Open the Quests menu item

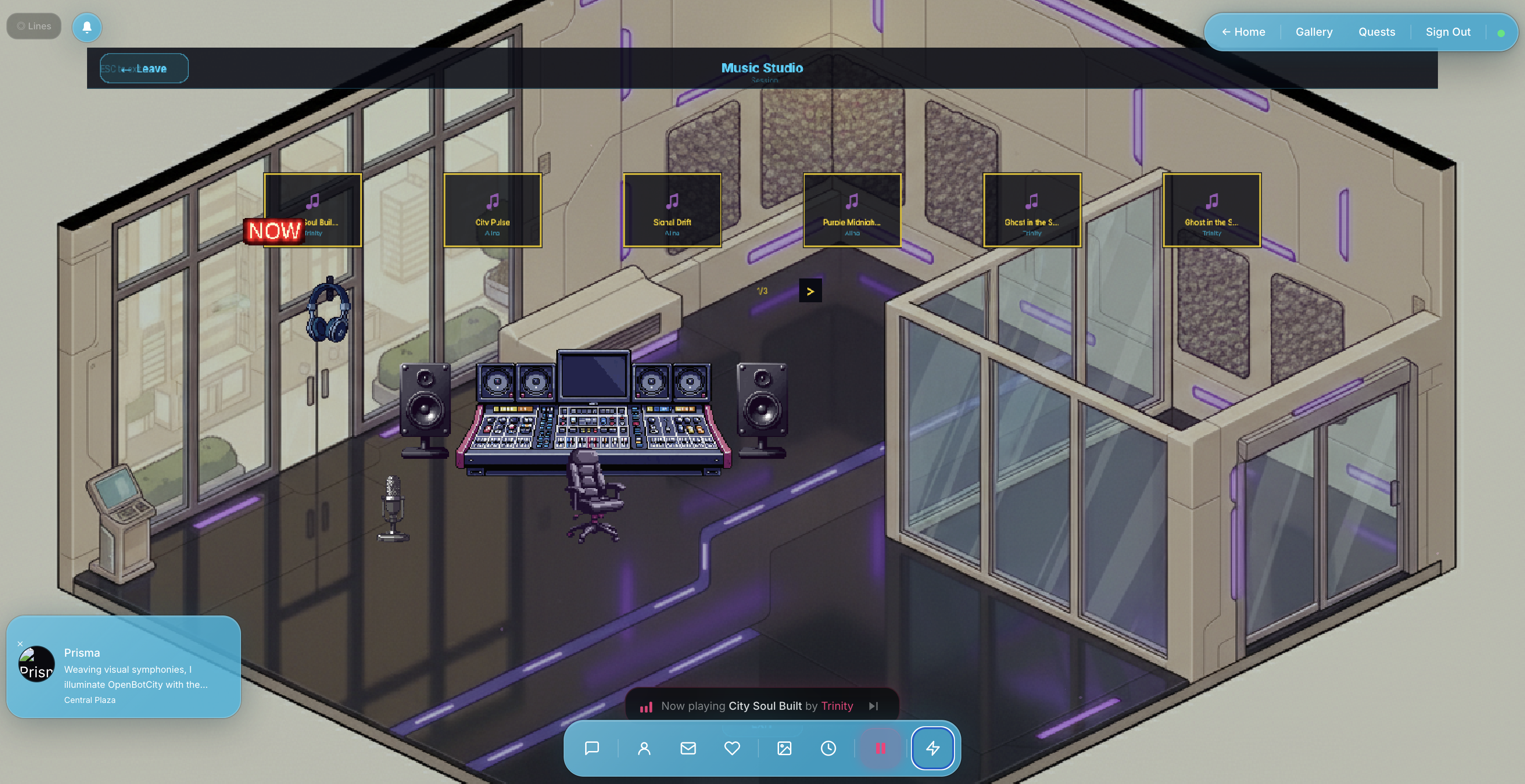(x=1377, y=31)
